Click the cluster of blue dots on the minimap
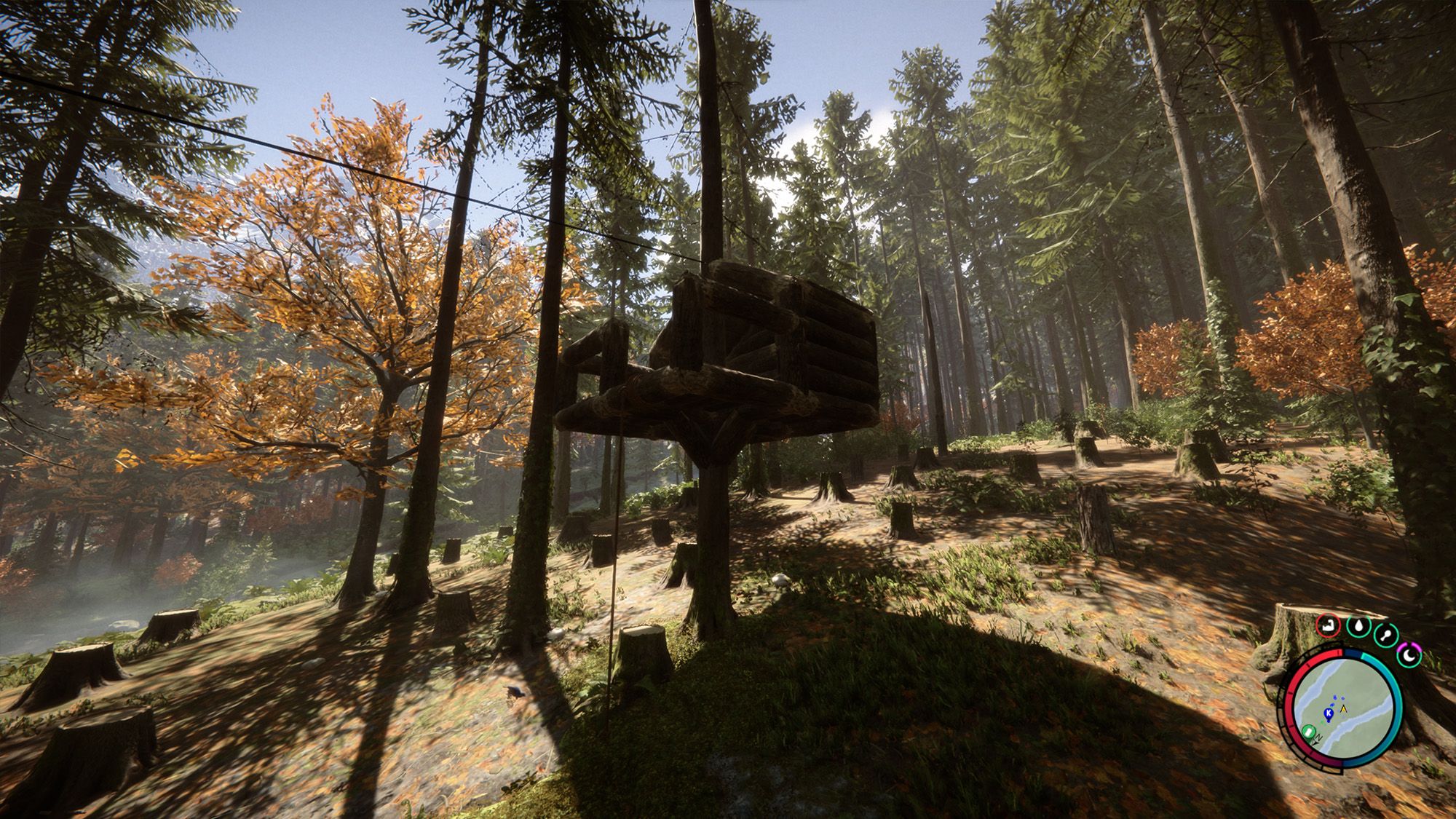Viewport: 1456px width, 819px height. tap(1338, 698)
